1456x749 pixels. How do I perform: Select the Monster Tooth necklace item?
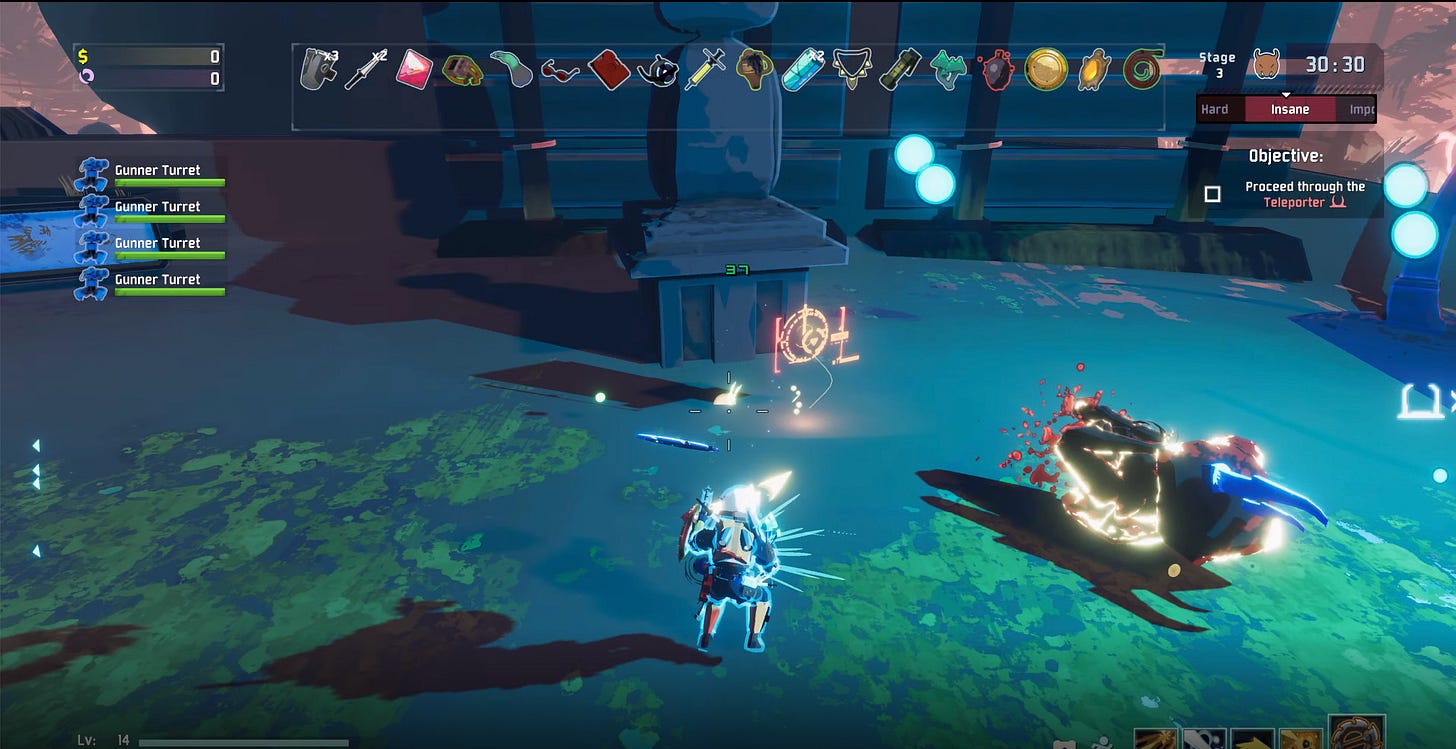coord(851,70)
